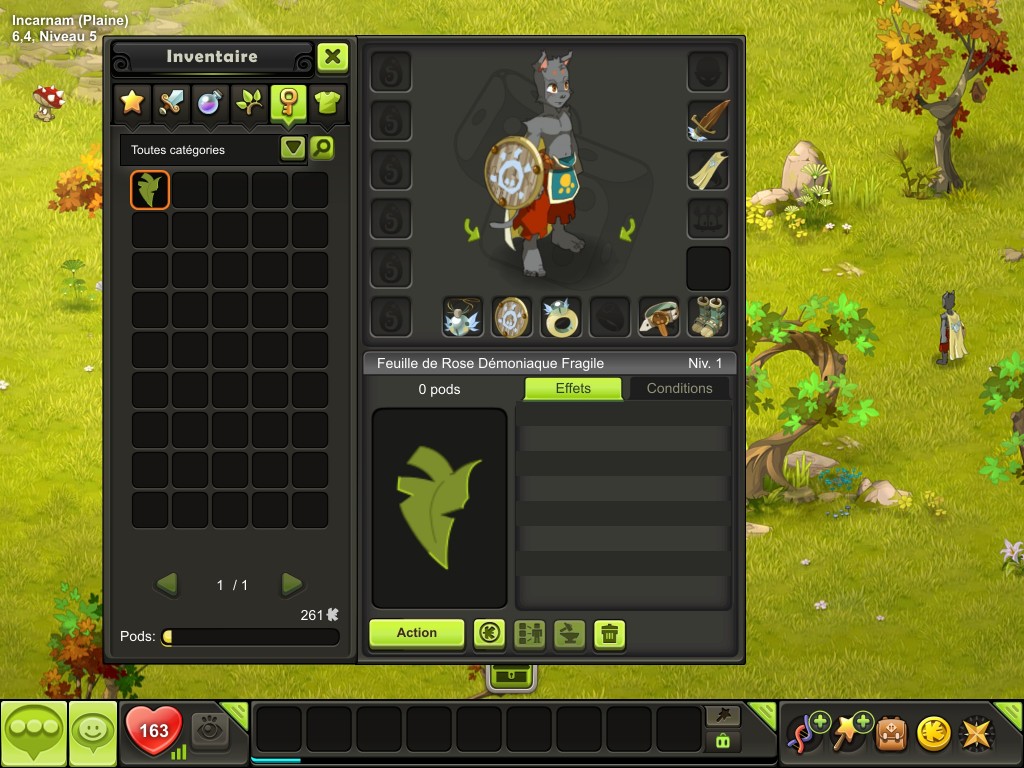Image resolution: width=1024 pixels, height=768 pixels.
Task: Select the leaf resources tab
Action: 248,101
